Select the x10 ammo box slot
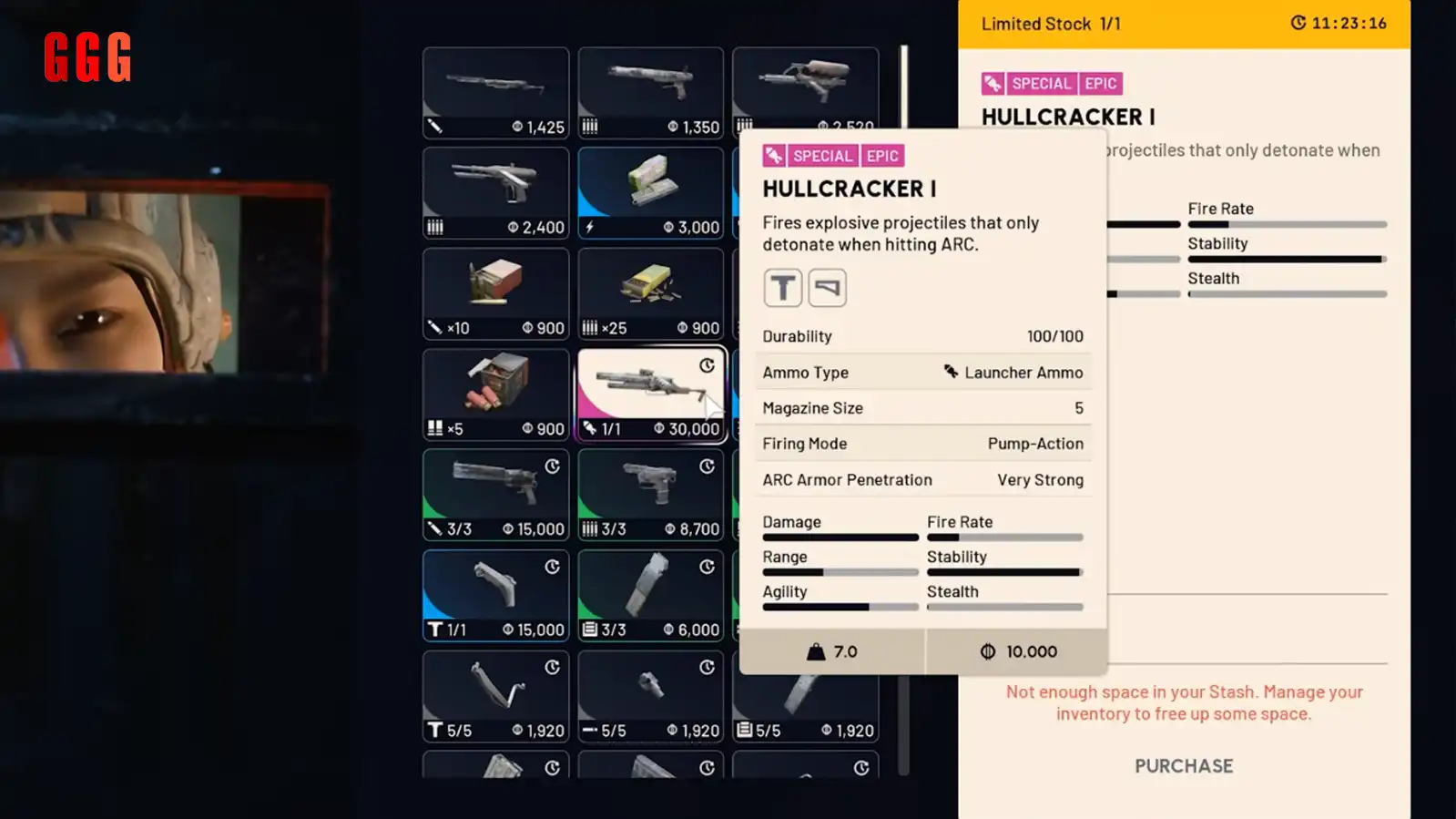Screen dimensions: 1456x819 pyautogui.click(x=495, y=294)
